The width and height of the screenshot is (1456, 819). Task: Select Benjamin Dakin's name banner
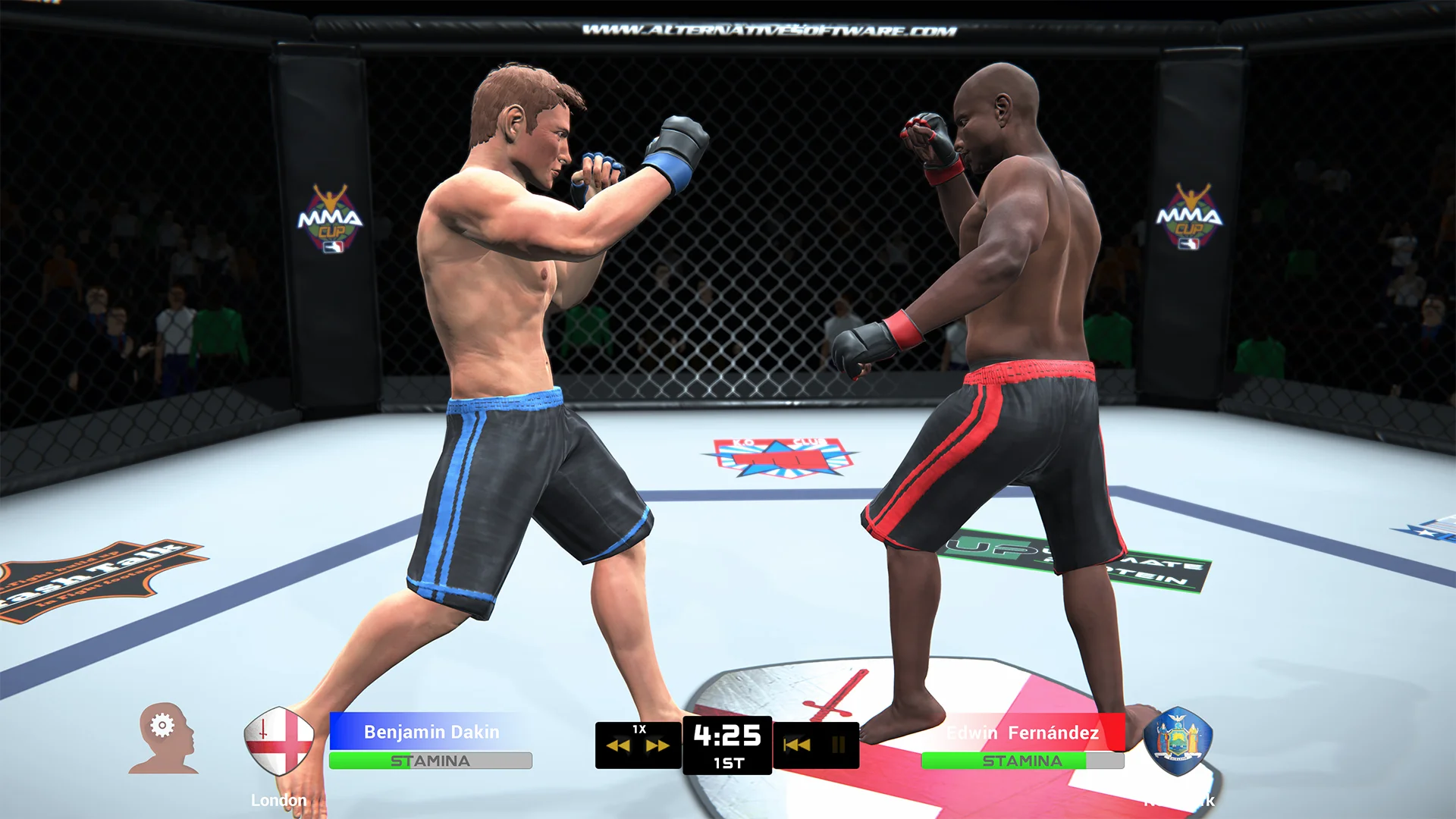pyautogui.click(x=431, y=732)
